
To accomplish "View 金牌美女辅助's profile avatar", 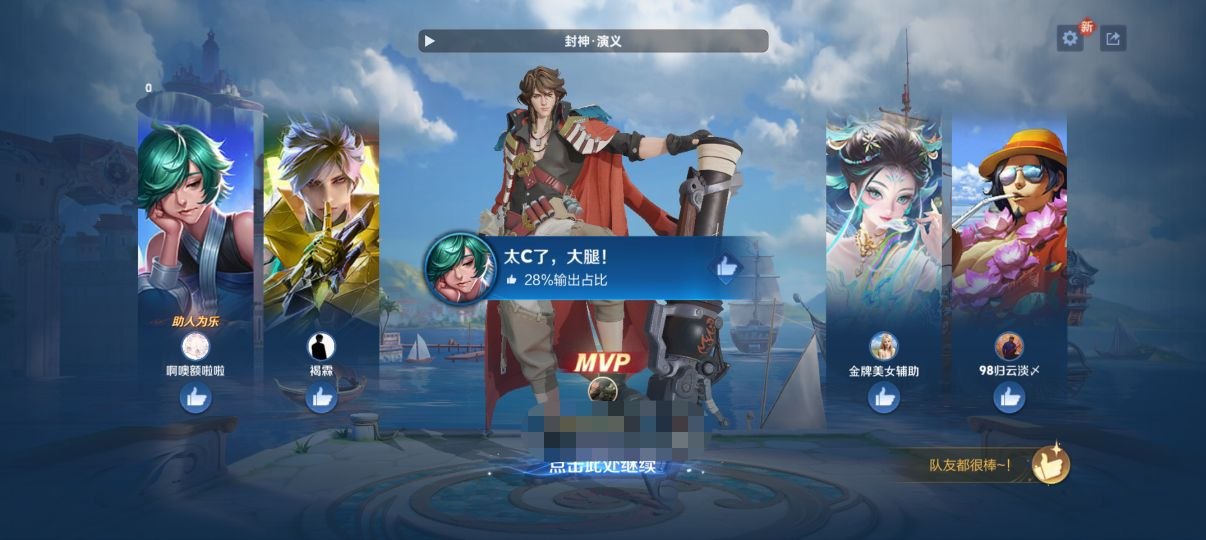I will (x=884, y=347).
